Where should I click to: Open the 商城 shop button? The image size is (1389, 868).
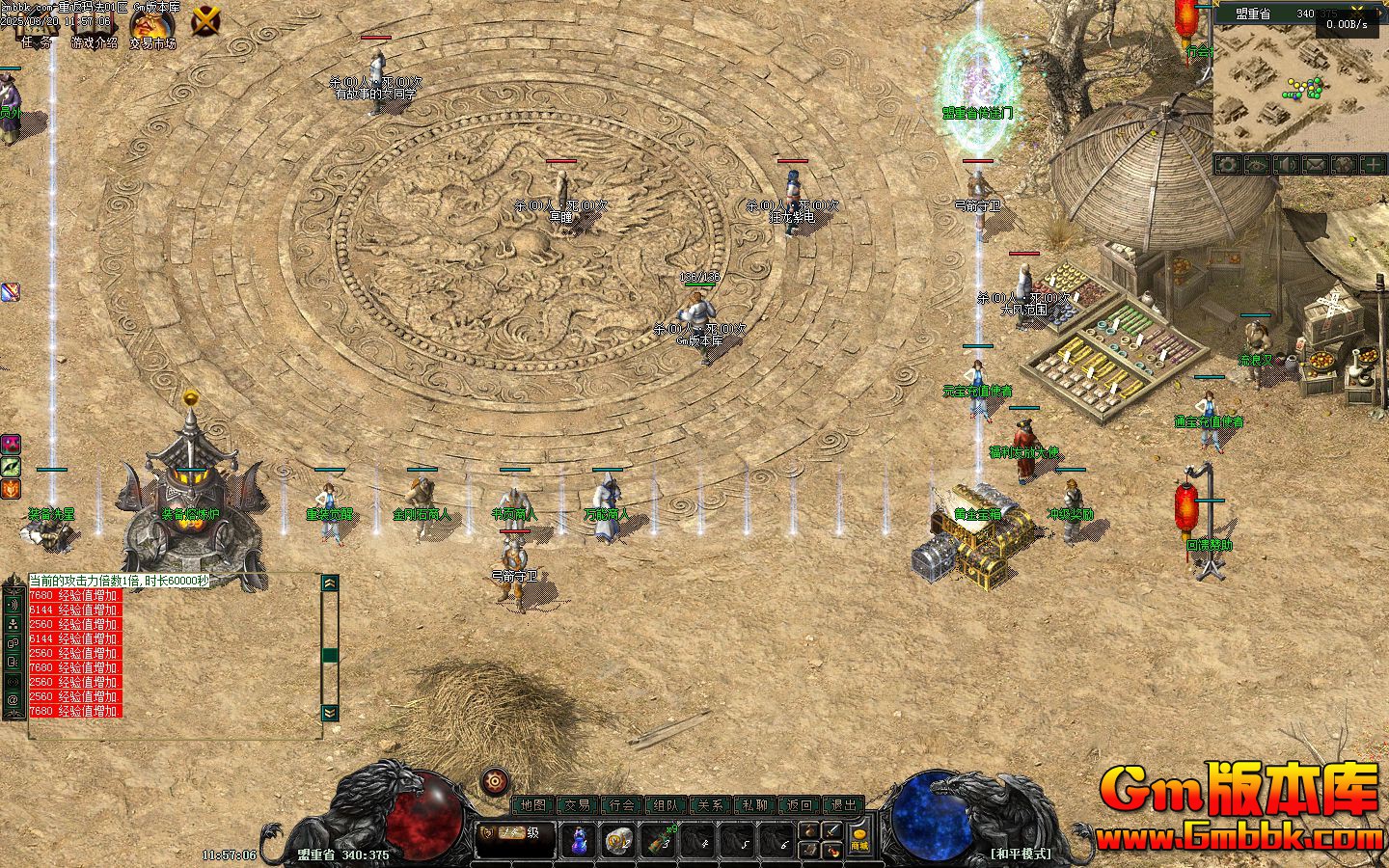(858, 840)
